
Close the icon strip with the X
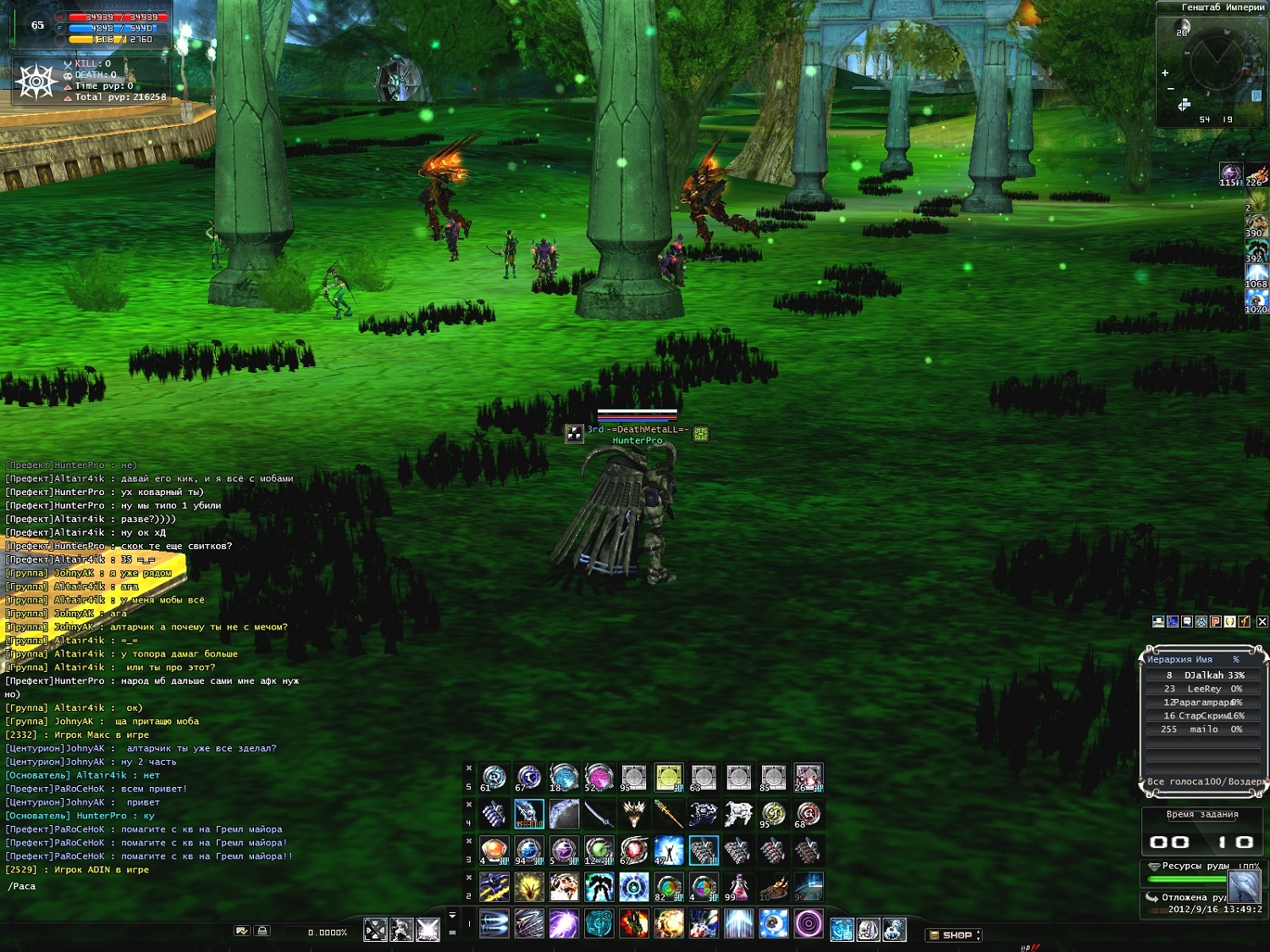tap(1262, 622)
